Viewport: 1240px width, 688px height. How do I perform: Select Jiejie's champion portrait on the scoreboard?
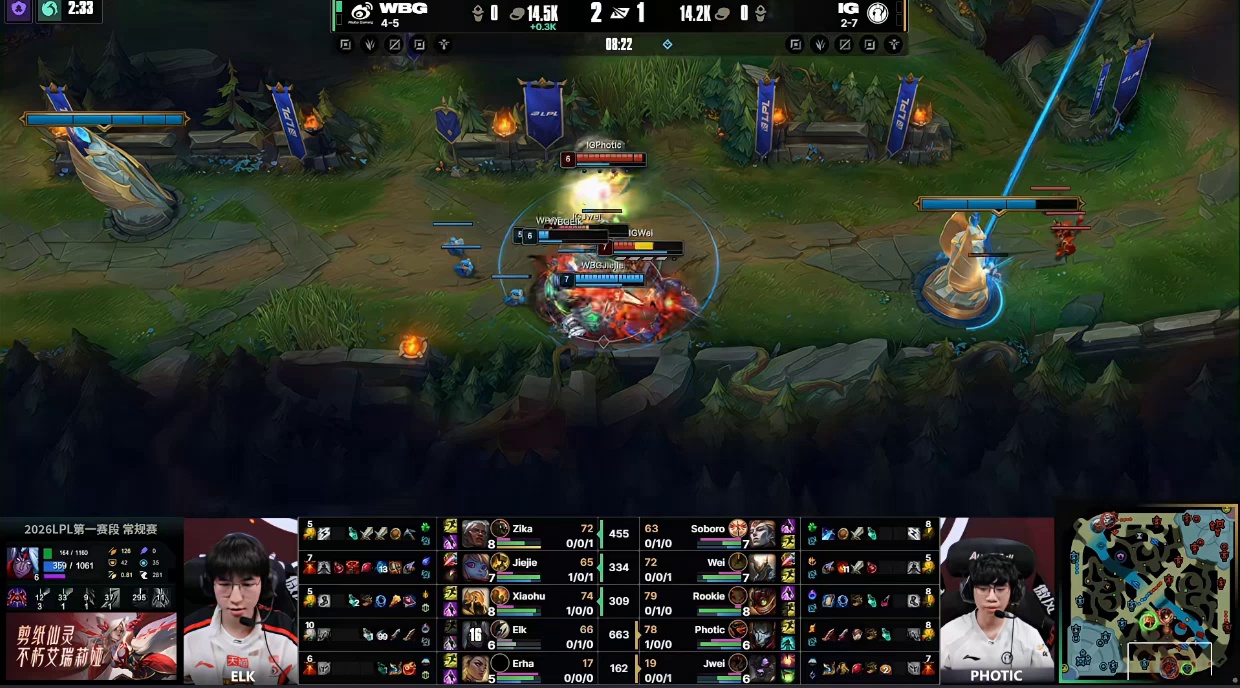(x=476, y=568)
